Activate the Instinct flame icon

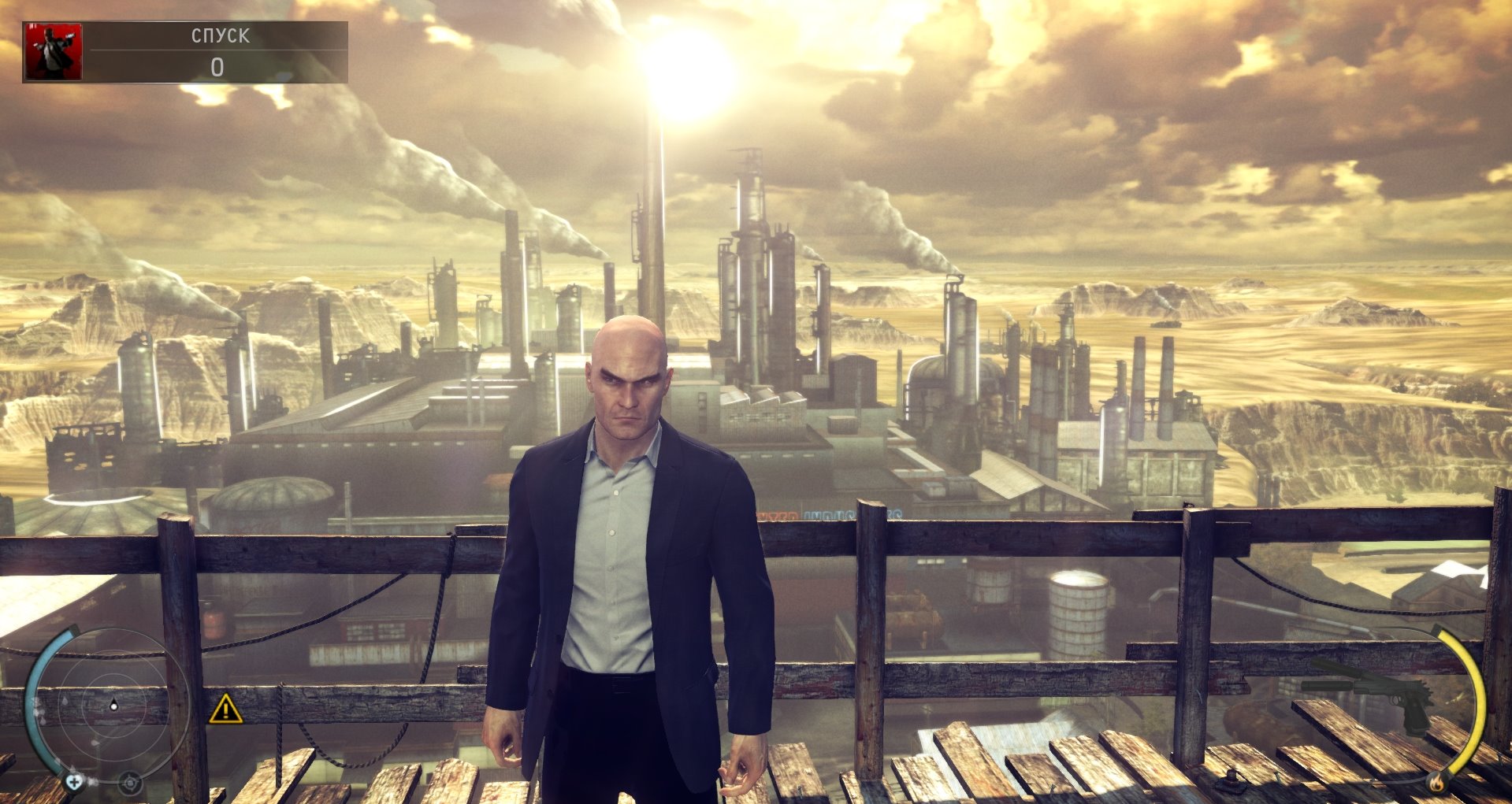pos(1436,781)
